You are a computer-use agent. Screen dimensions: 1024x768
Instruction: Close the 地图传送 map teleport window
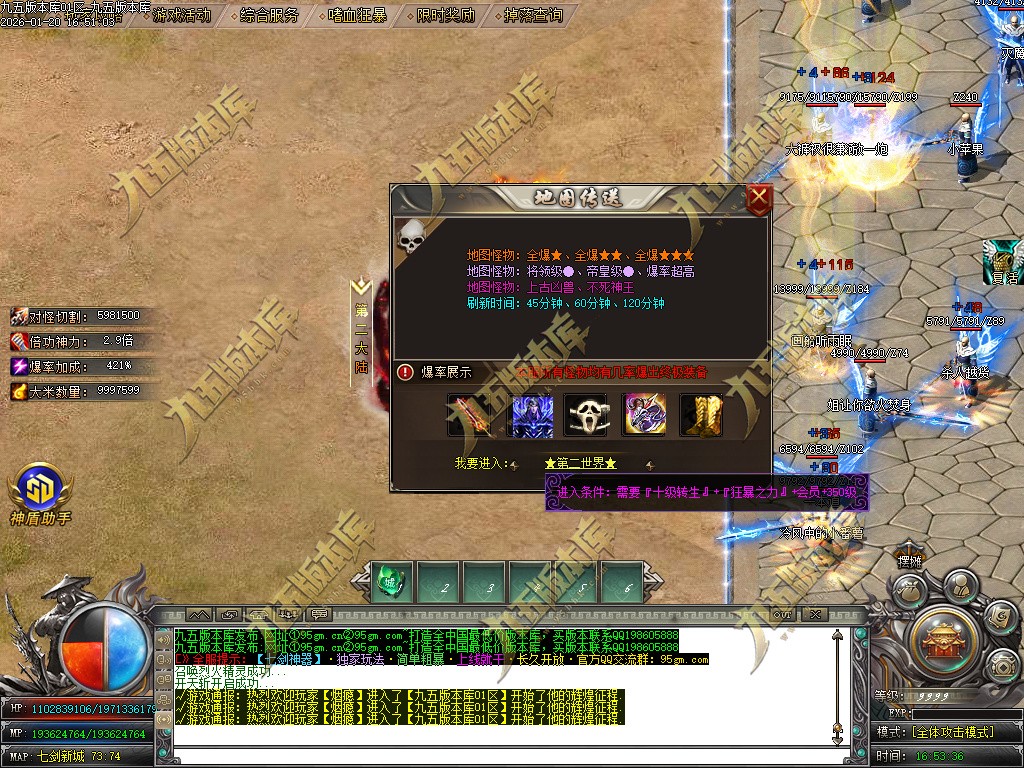(x=759, y=199)
